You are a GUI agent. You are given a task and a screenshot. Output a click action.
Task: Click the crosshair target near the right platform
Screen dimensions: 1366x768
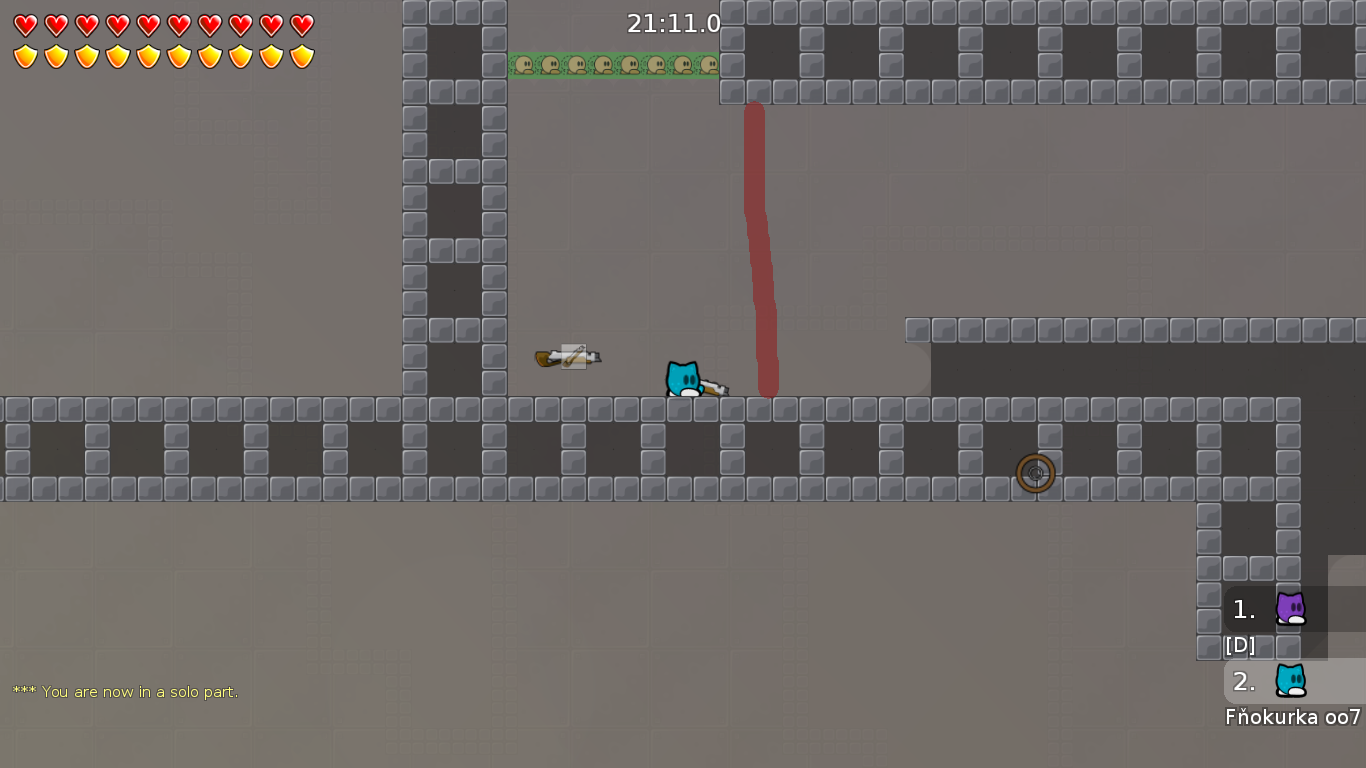(1036, 474)
